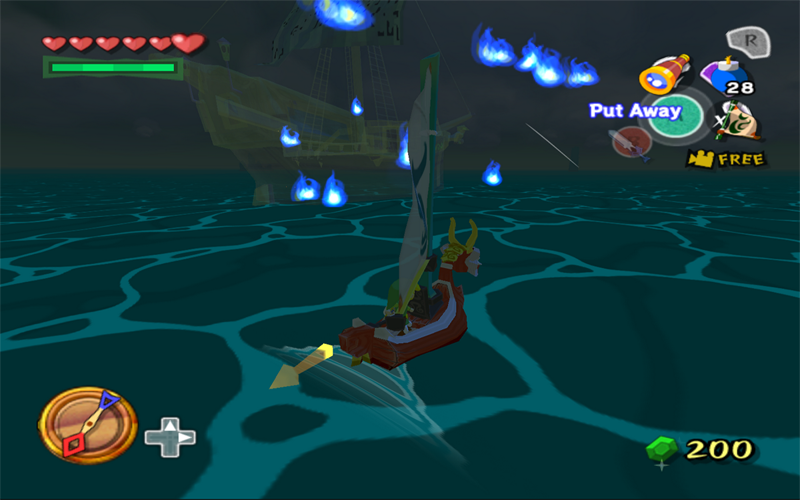This screenshot has width=800, height=500.
Task: Select the telescope item icon
Action: point(661,77)
